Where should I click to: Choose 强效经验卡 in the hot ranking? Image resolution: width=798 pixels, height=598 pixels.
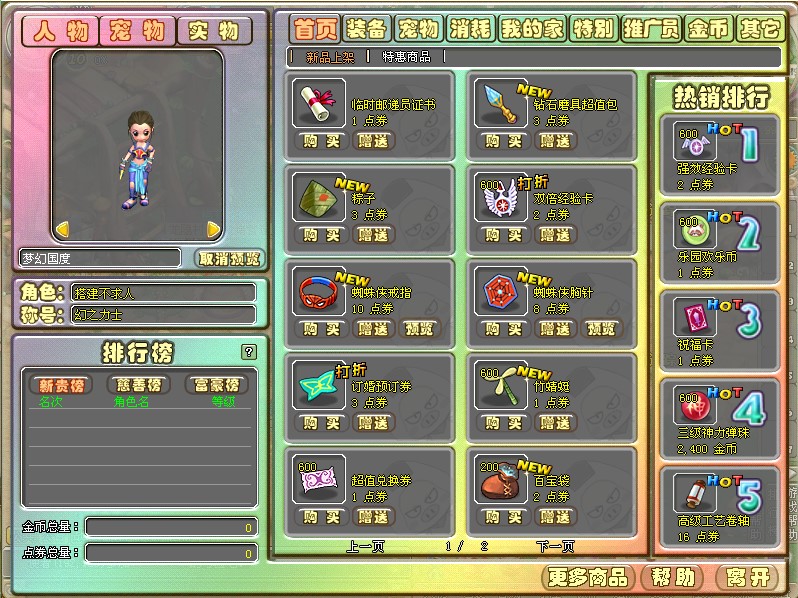[716, 154]
